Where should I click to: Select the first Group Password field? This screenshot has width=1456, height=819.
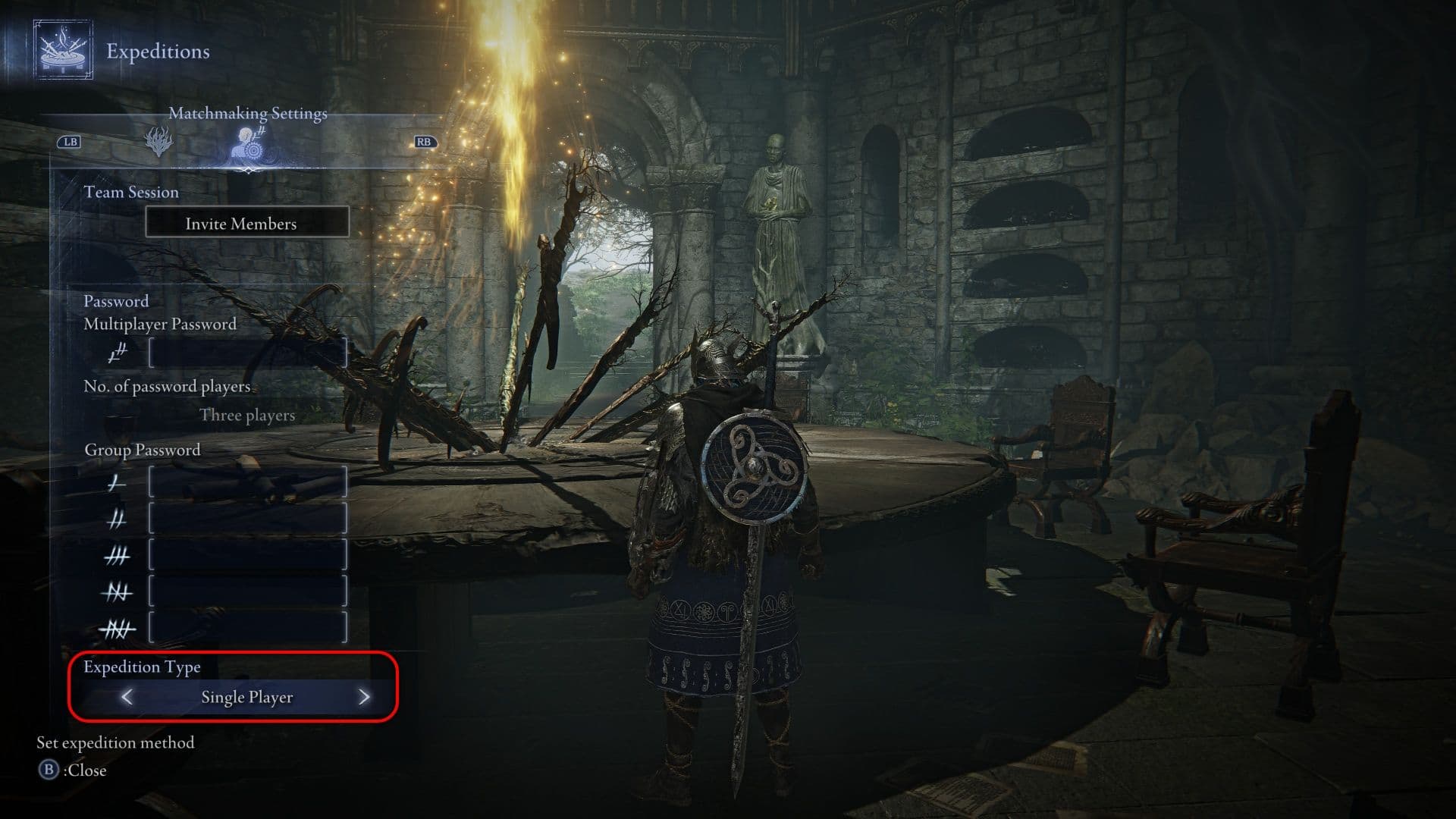pyautogui.click(x=247, y=482)
